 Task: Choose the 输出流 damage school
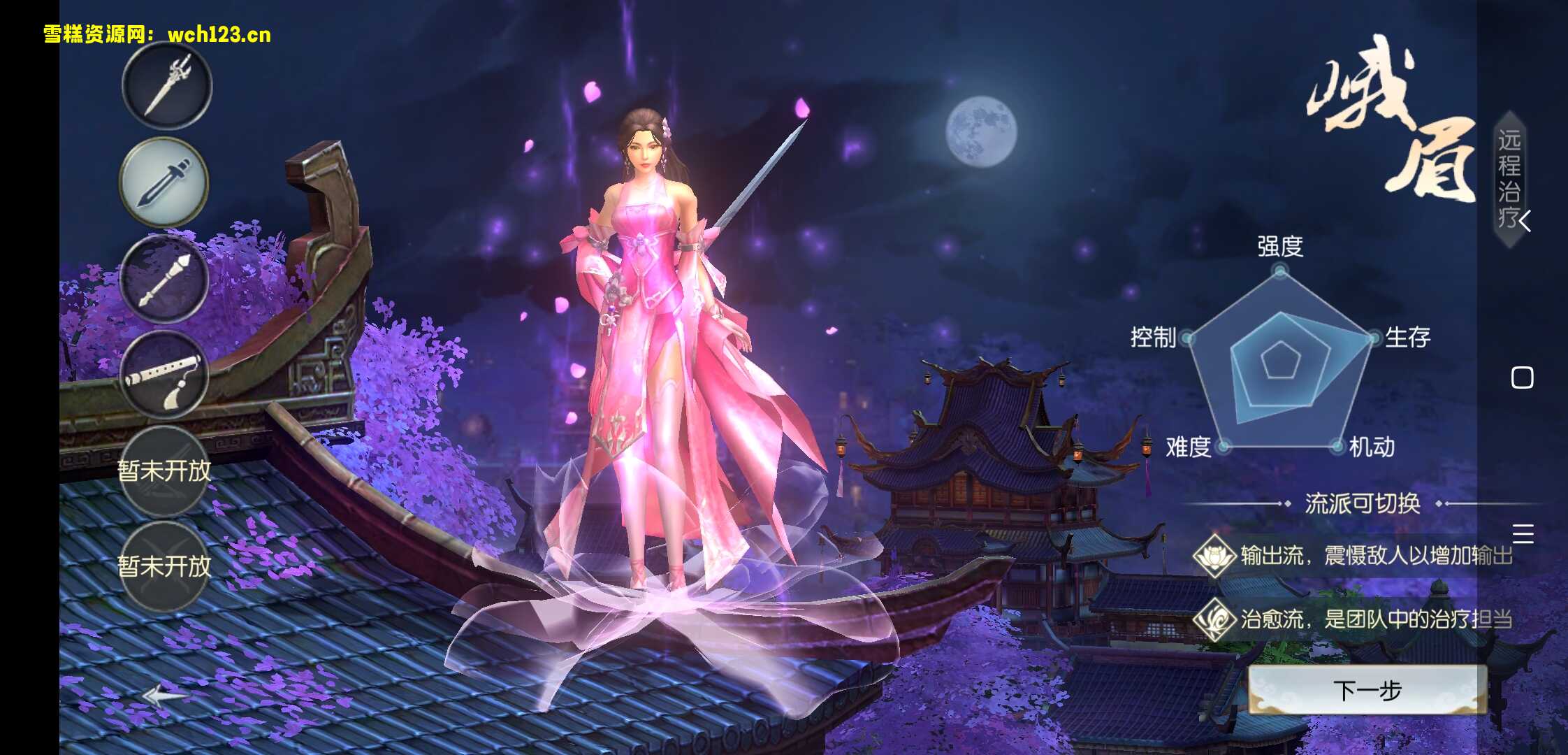tap(1353, 556)
